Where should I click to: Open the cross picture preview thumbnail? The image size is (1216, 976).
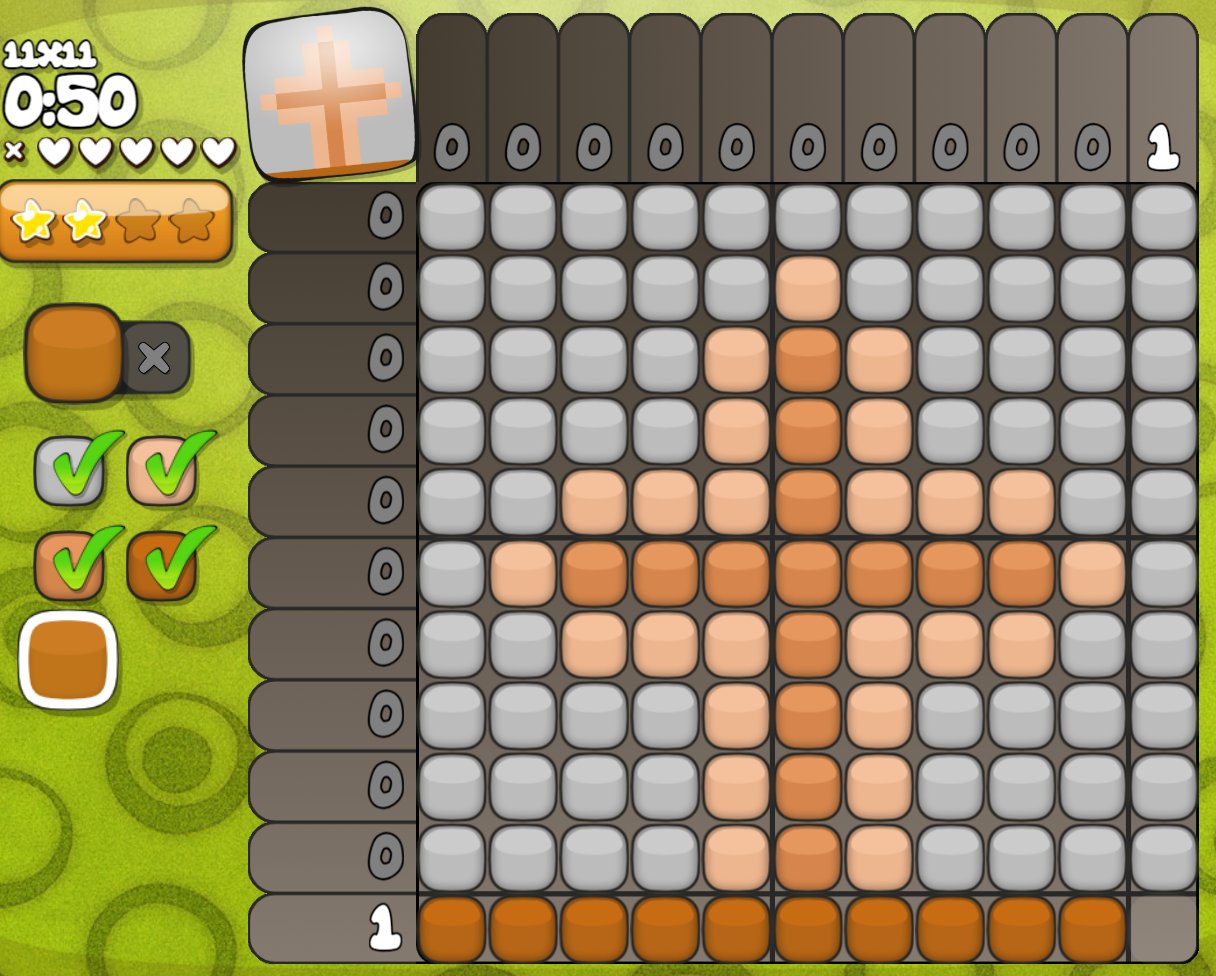pos(330,95)
